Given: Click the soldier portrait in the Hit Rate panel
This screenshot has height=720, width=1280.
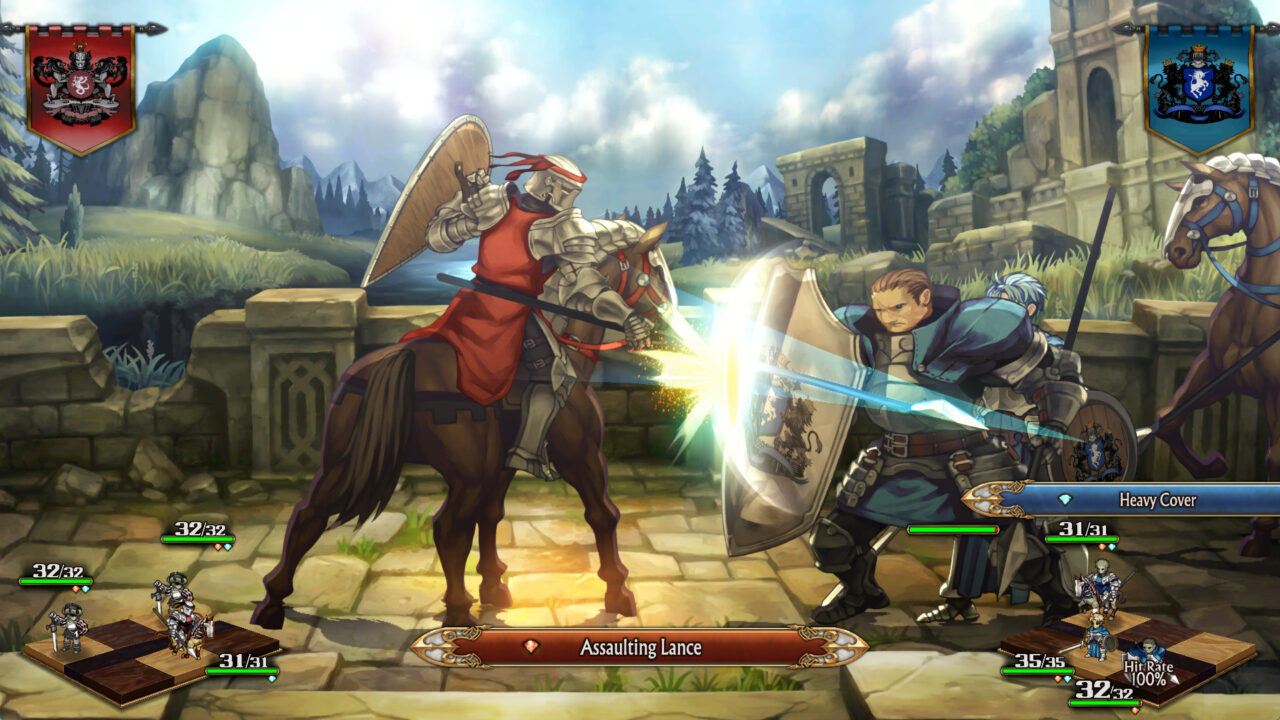Looking at the screenshot, I should (1150, 647).
